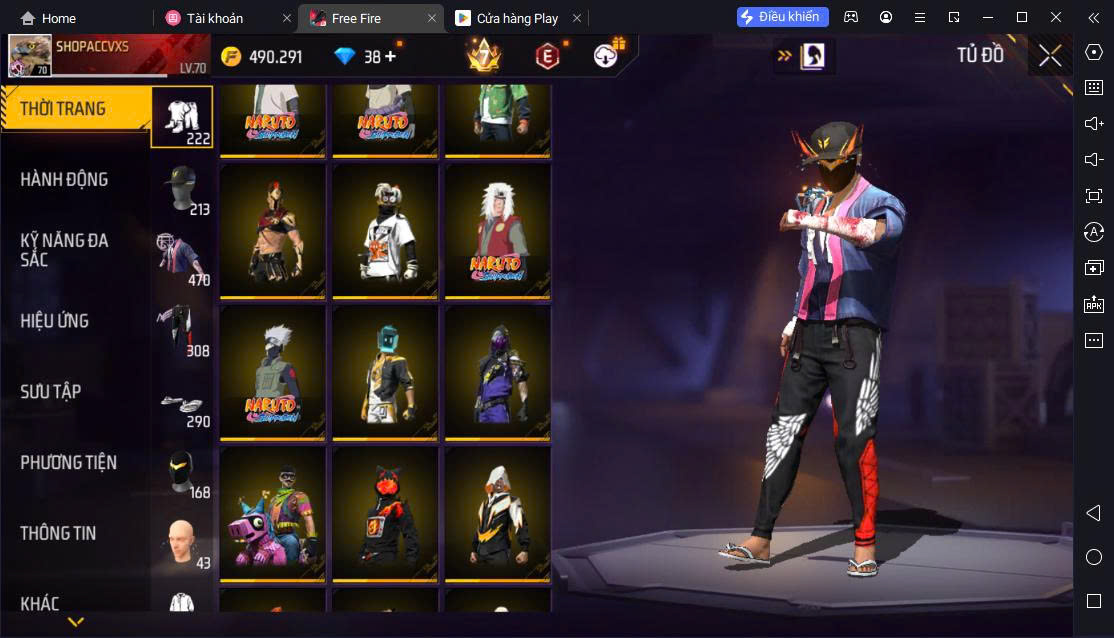
Task: Click the gold coin balance icon
Action: point(232,57)
